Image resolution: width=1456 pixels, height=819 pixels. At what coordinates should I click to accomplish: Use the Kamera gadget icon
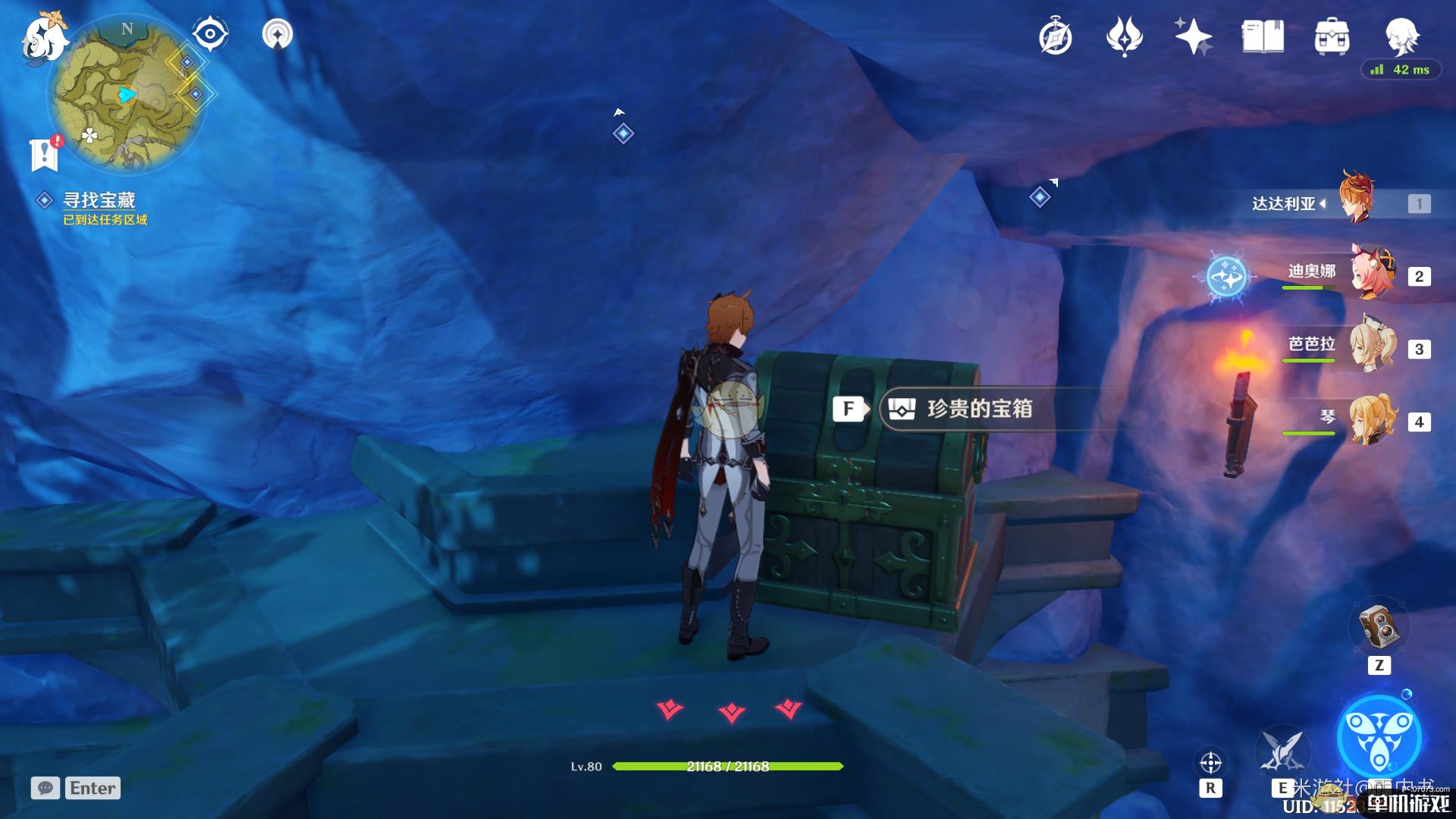tap(1379, 627)
